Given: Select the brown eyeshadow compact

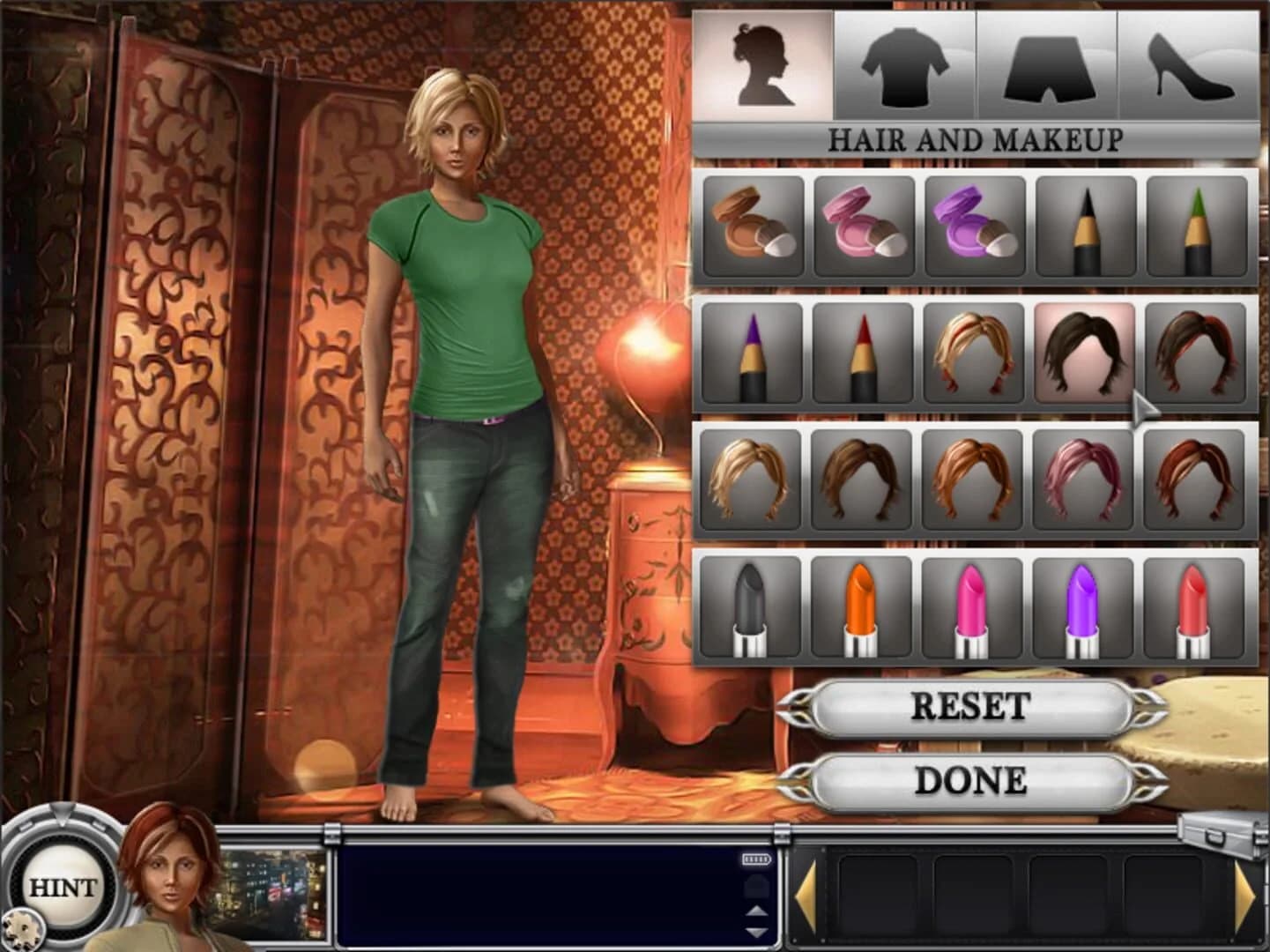Looking at the screenshot, I should (753, 226).
